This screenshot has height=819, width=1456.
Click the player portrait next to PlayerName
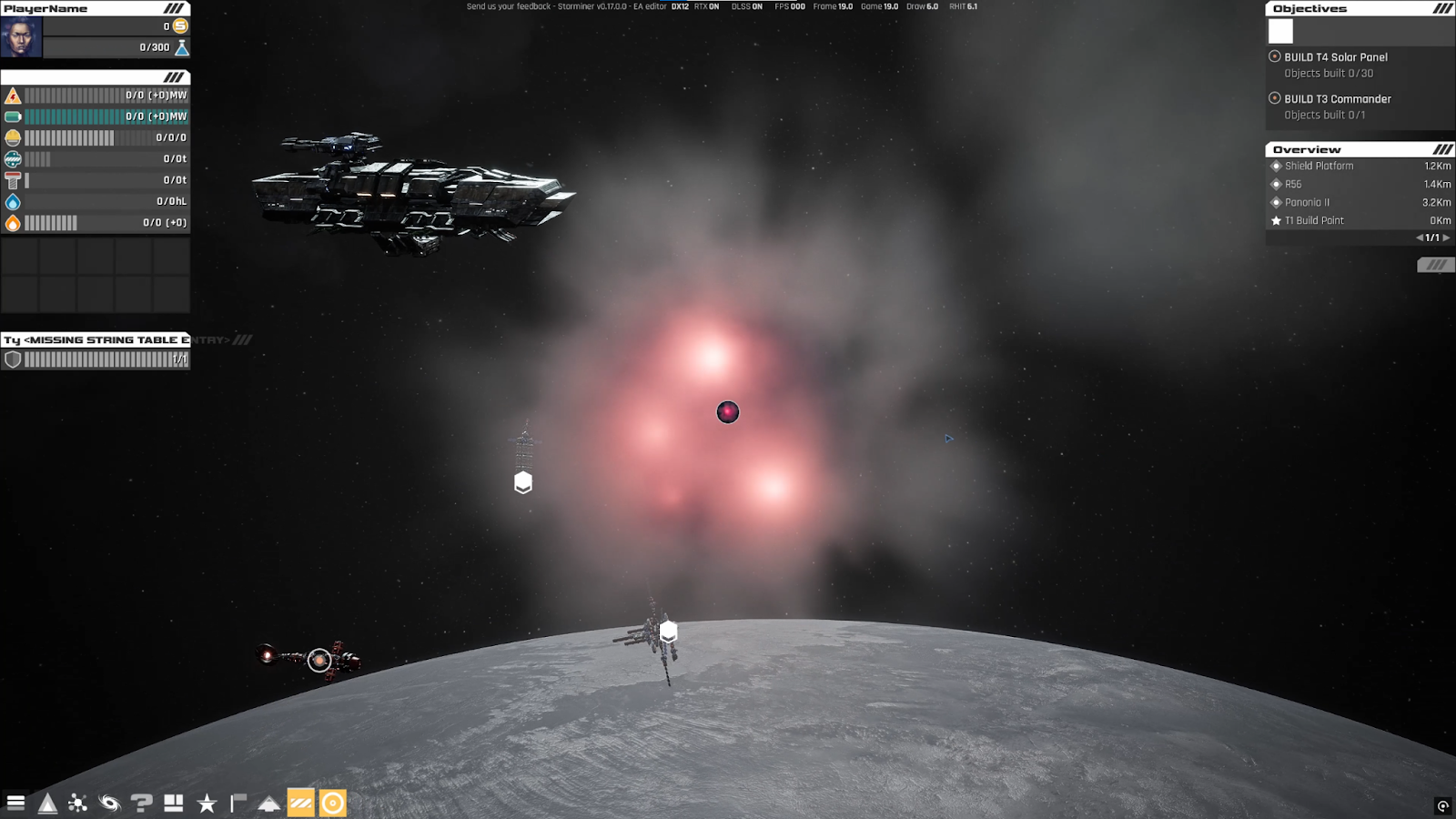(x=20, y=38)
